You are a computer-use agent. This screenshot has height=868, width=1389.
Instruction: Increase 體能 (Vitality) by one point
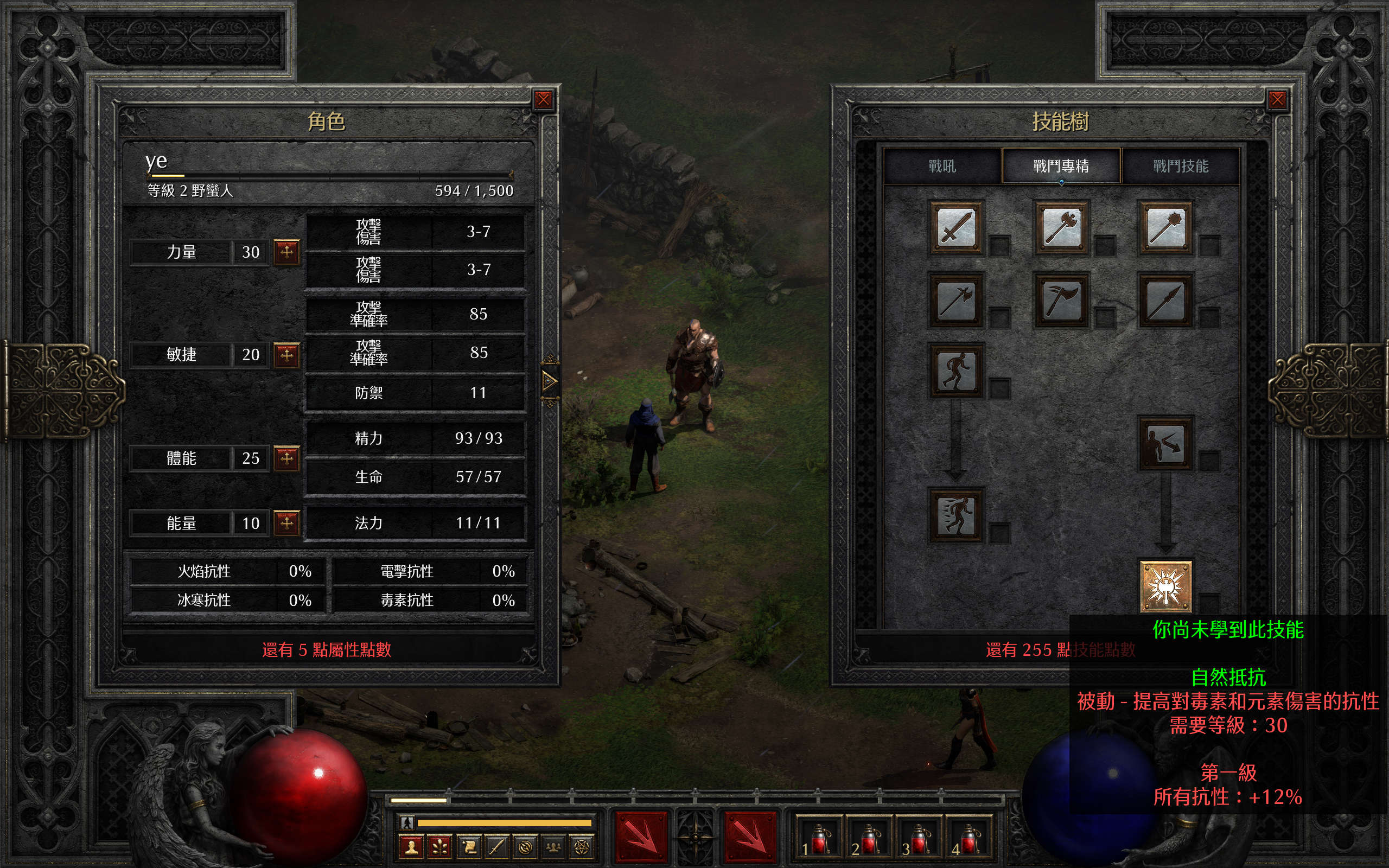tap(286, 458)
